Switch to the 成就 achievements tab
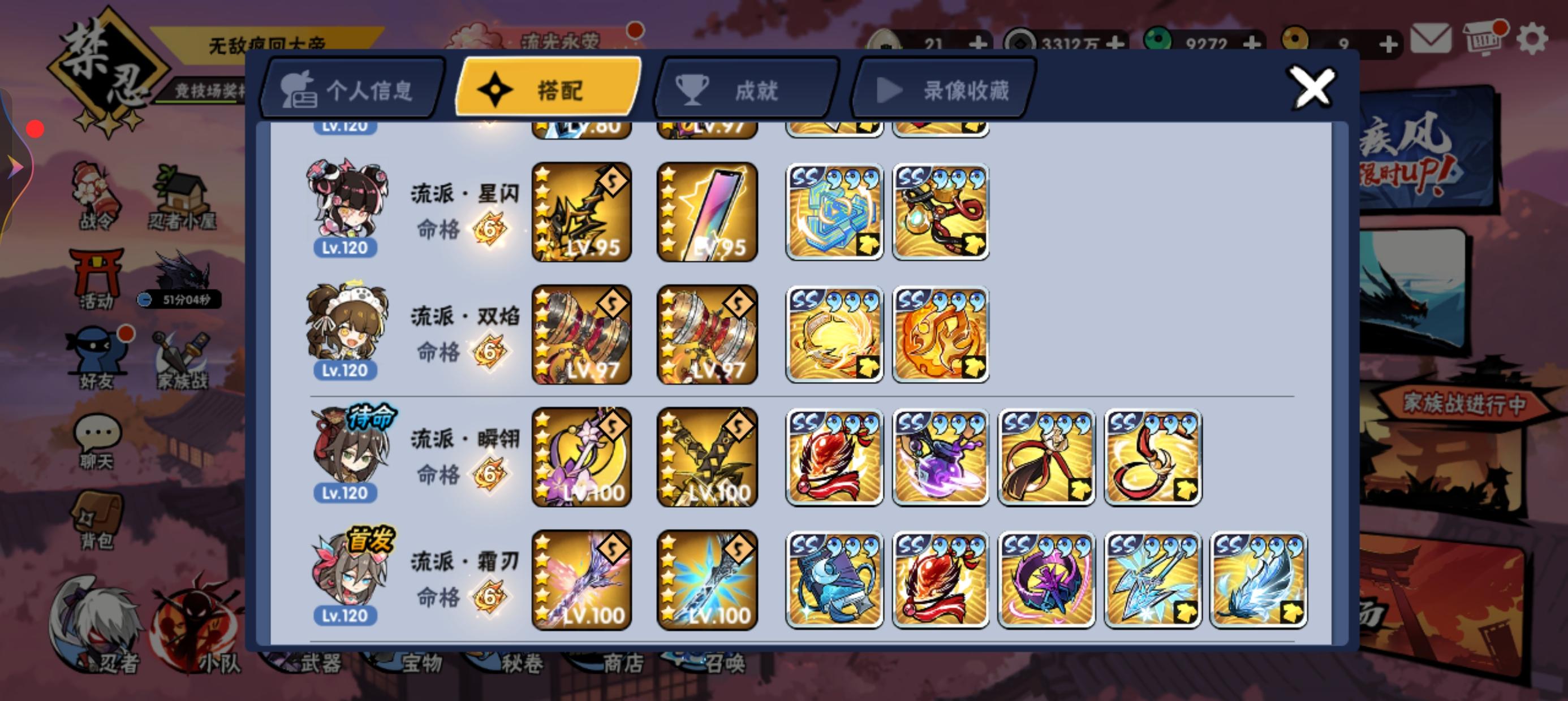This screenshot has width=1568, height=701. click(x=744, y=90)
